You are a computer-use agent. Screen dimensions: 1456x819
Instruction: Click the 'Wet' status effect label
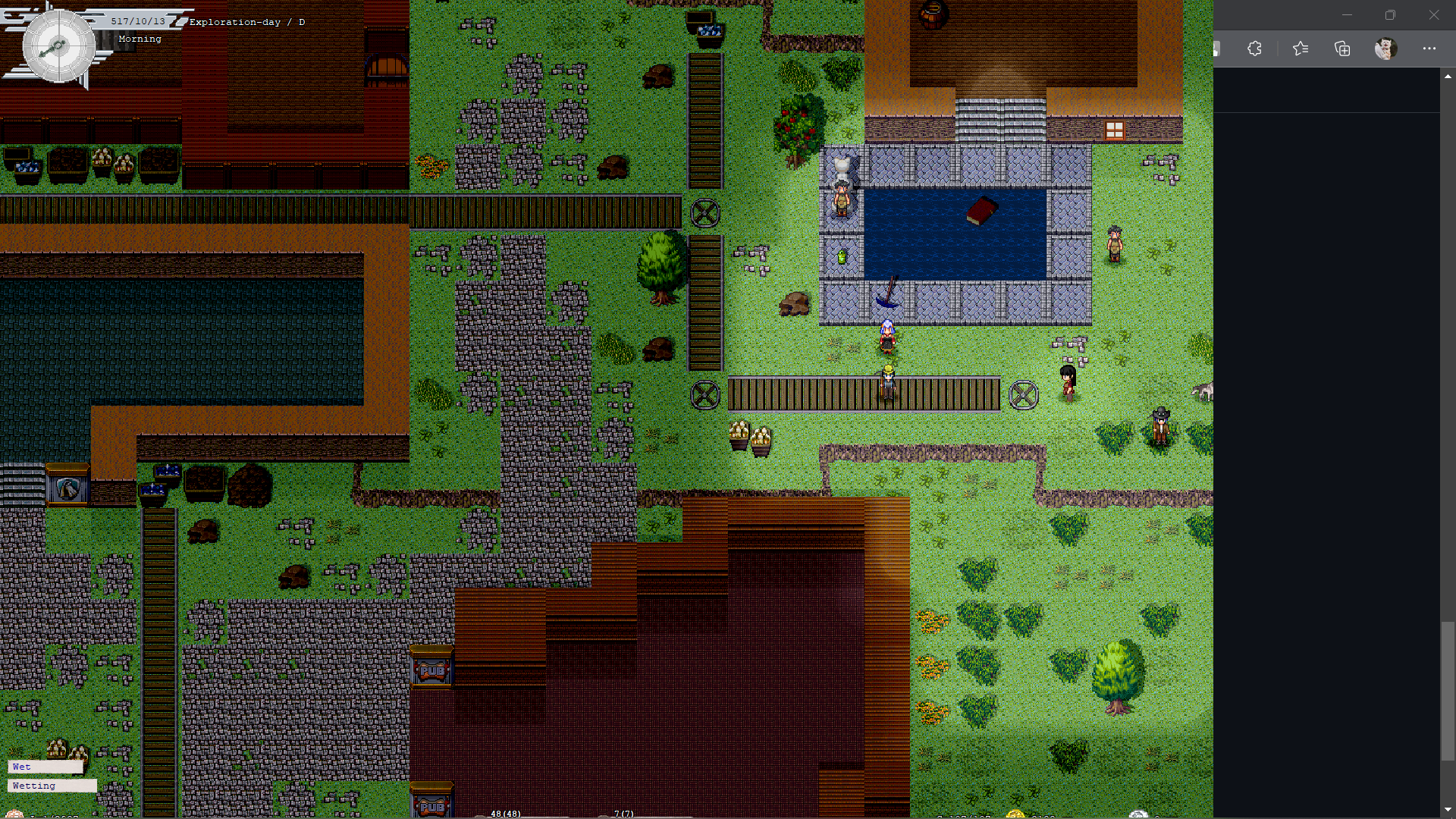click(21, 767)
